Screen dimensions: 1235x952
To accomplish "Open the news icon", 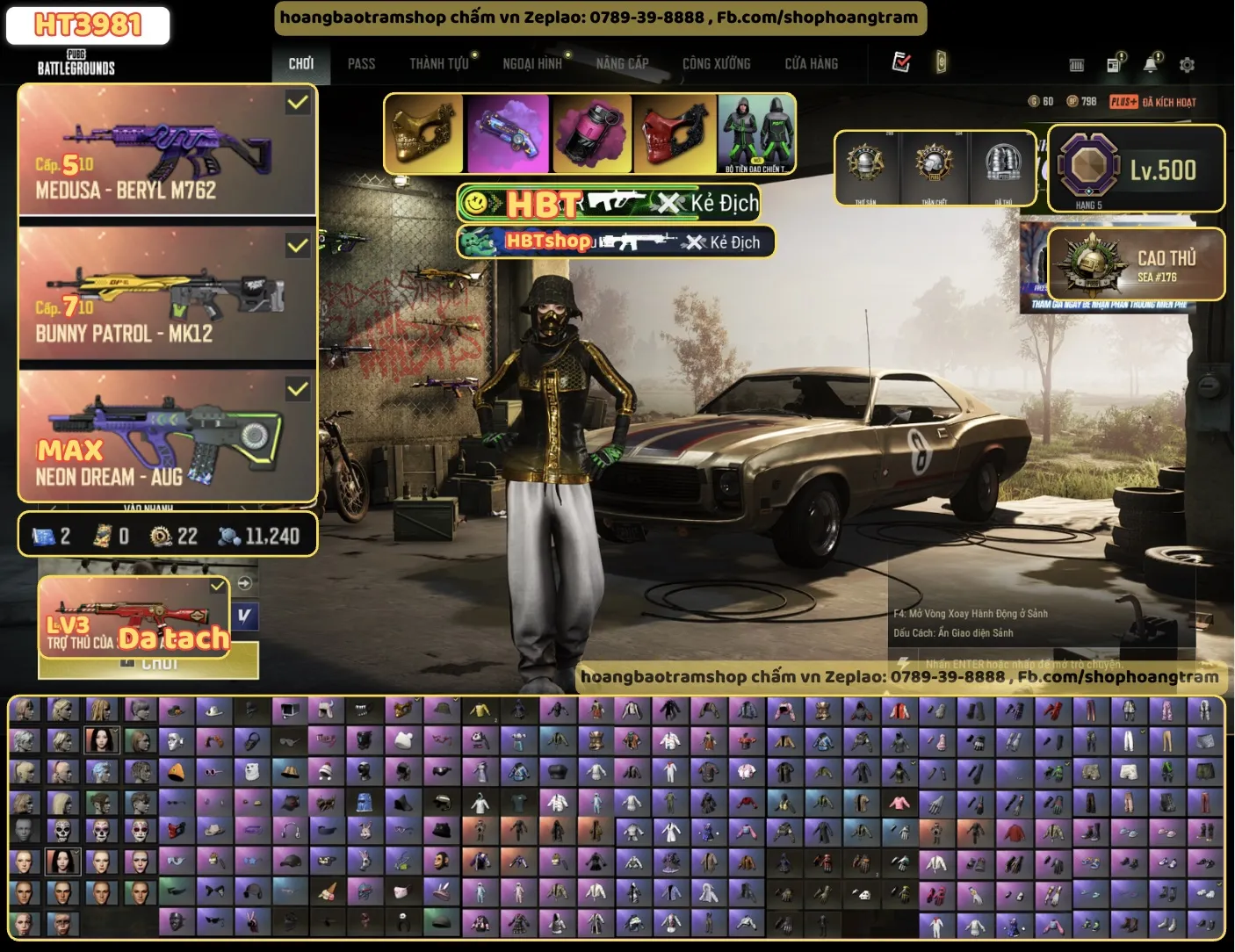I will 1114,64.
